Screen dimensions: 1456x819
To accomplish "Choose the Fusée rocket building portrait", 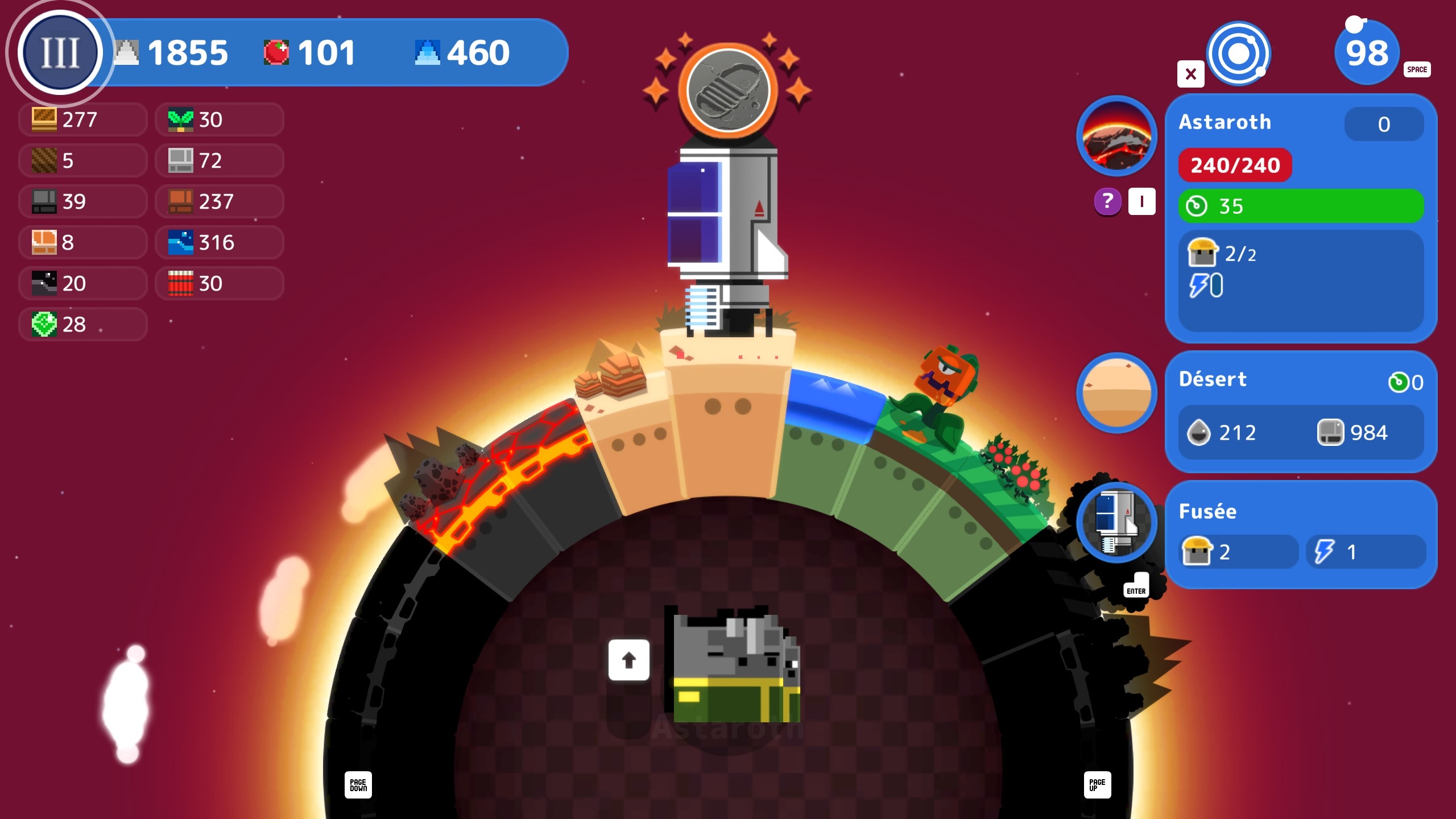I will click(1116, 522).
